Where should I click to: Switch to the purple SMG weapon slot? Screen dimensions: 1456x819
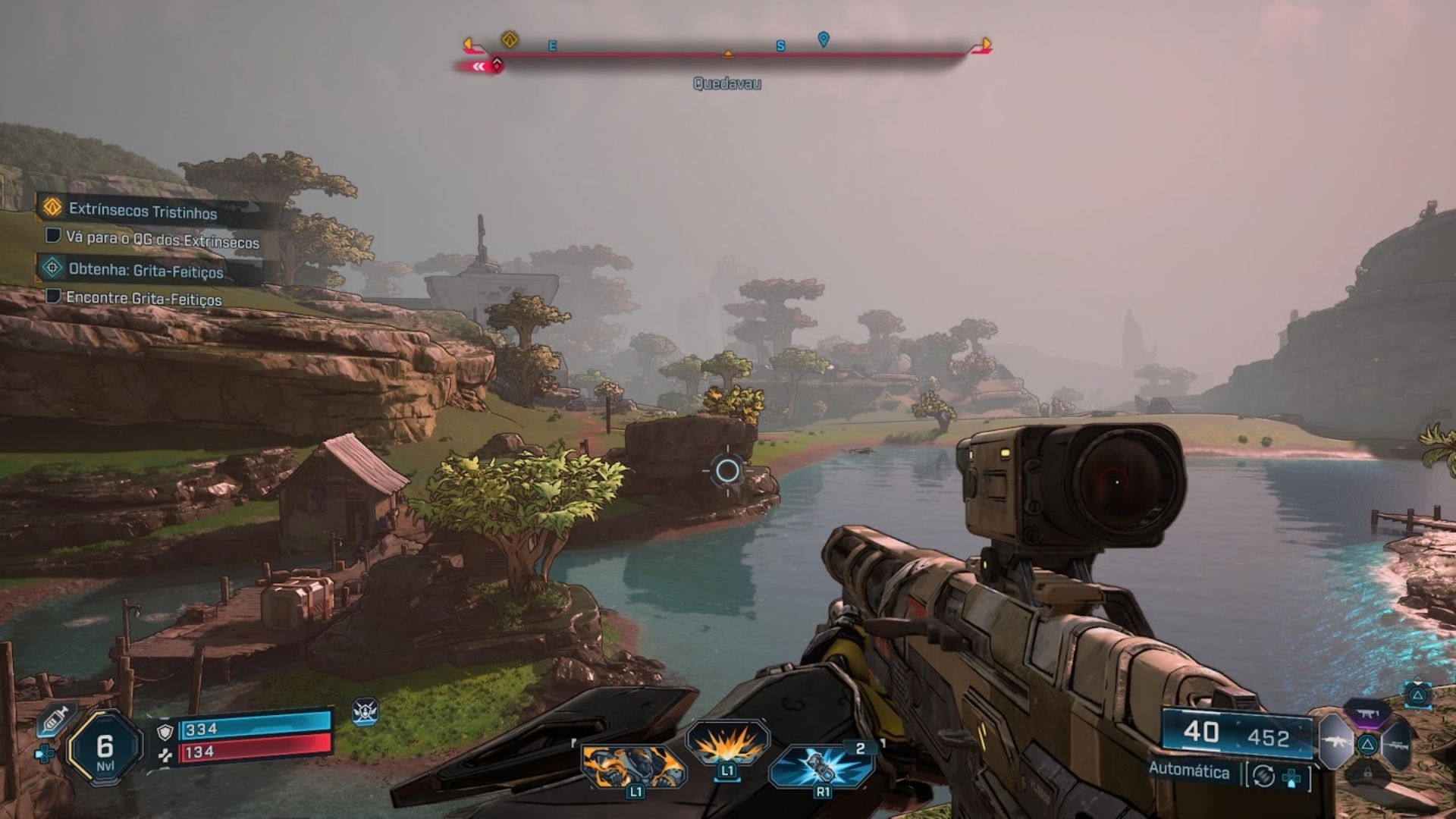[1367, 714]
